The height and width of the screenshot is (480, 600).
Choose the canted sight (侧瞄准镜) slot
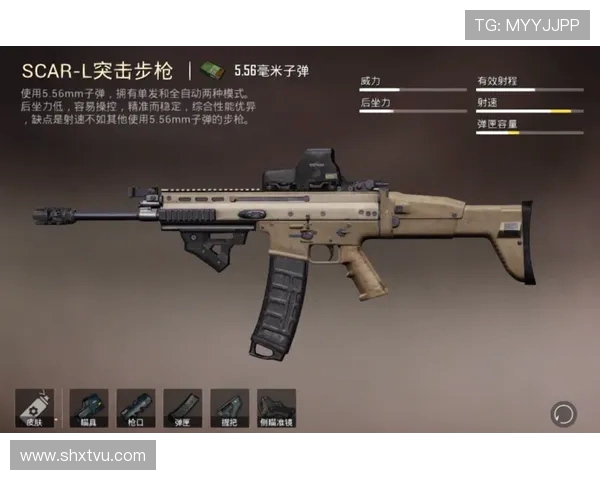(277, 407)
